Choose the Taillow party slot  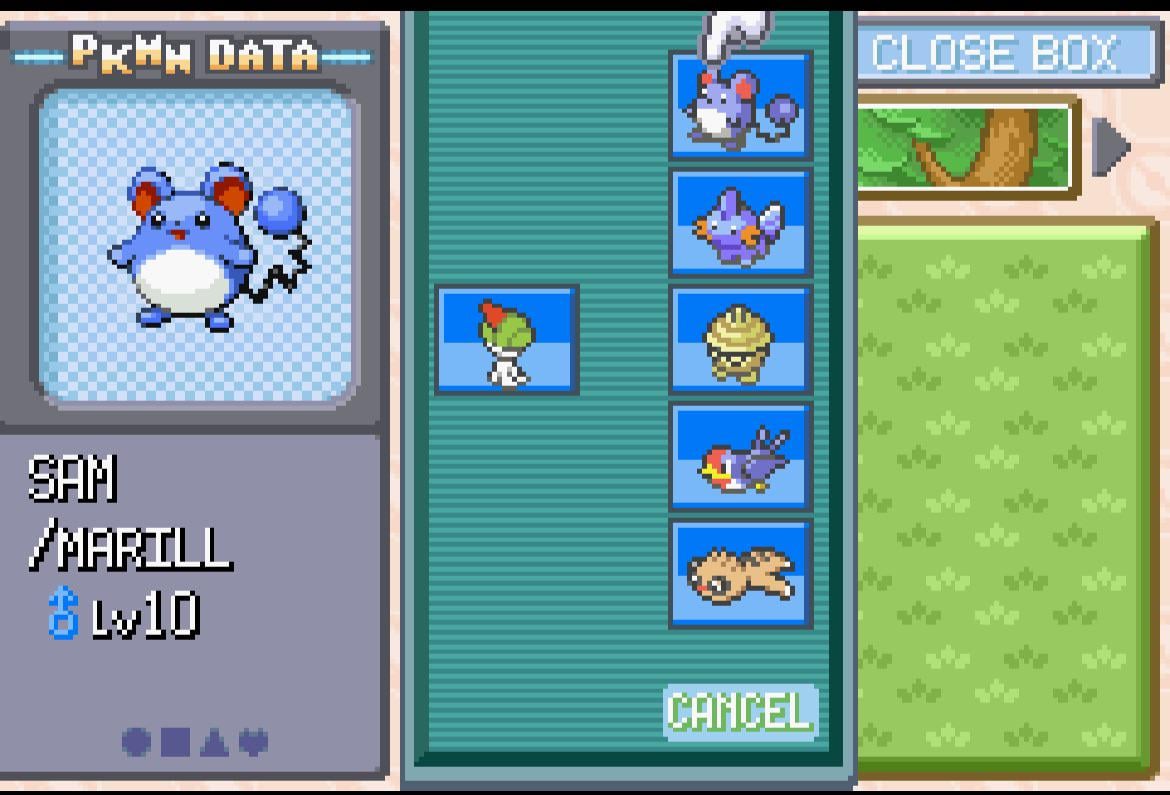pos(740,456)
